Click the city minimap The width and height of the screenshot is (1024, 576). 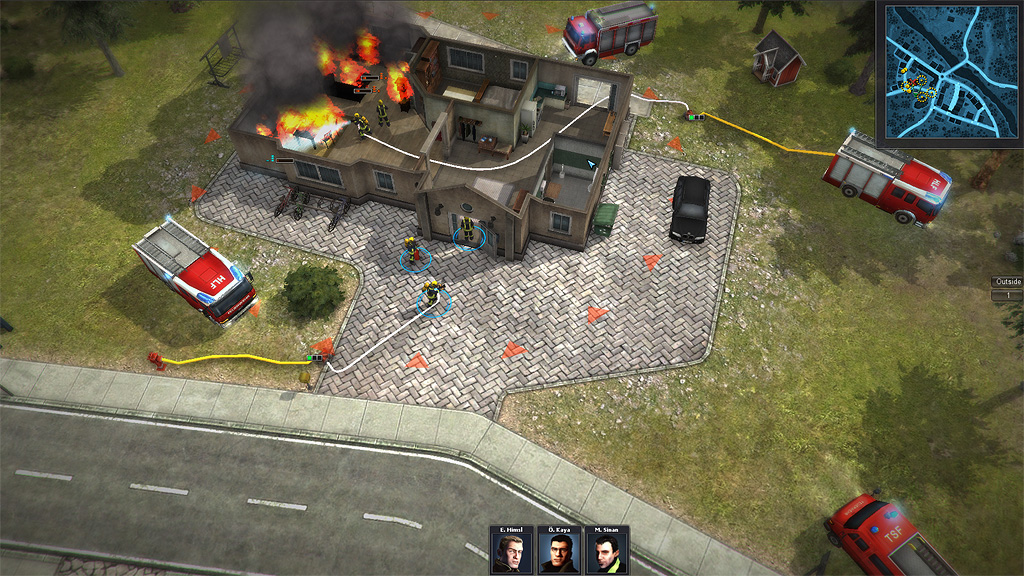(x=948, y=72)
